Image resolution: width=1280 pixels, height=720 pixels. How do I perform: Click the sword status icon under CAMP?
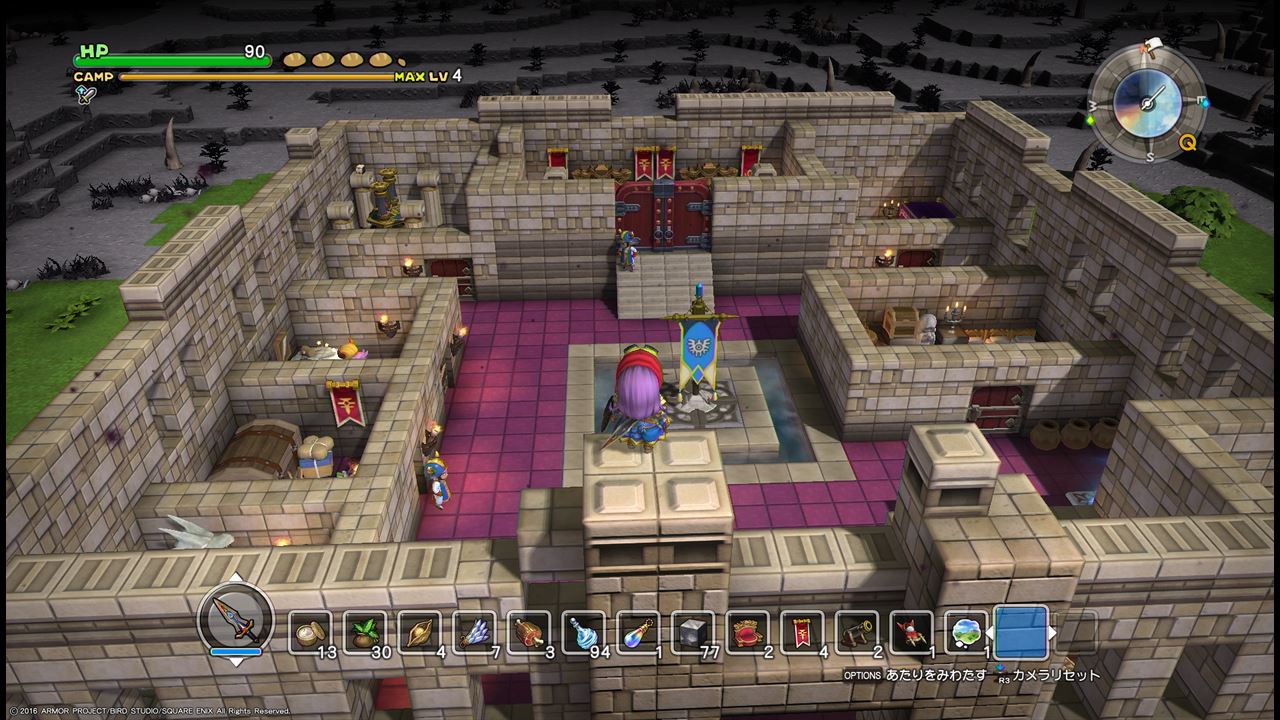click(85, 93)
